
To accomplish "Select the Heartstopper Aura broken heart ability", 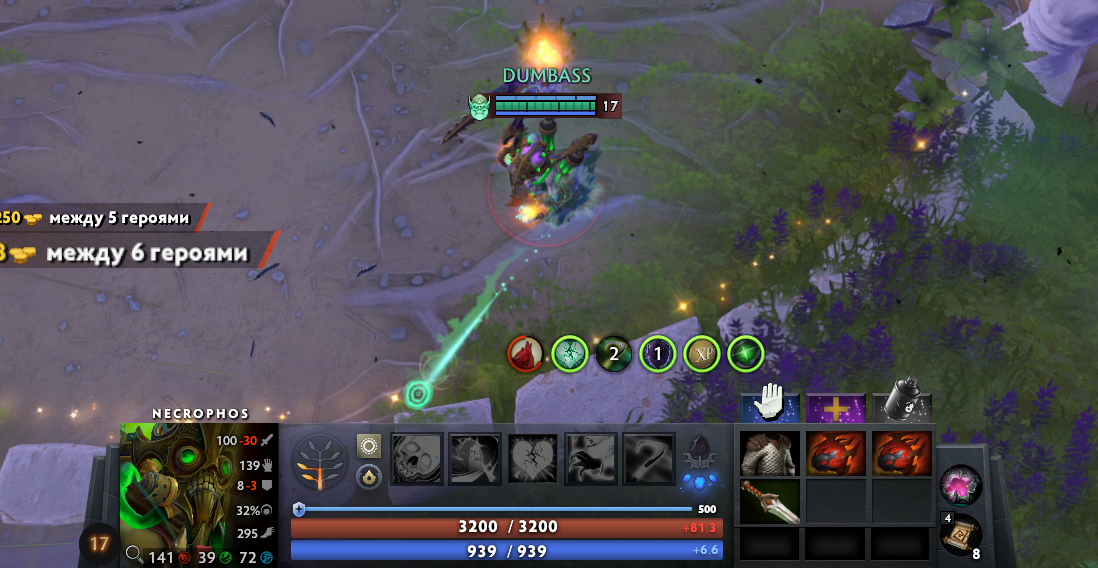I will pos(533,459).
